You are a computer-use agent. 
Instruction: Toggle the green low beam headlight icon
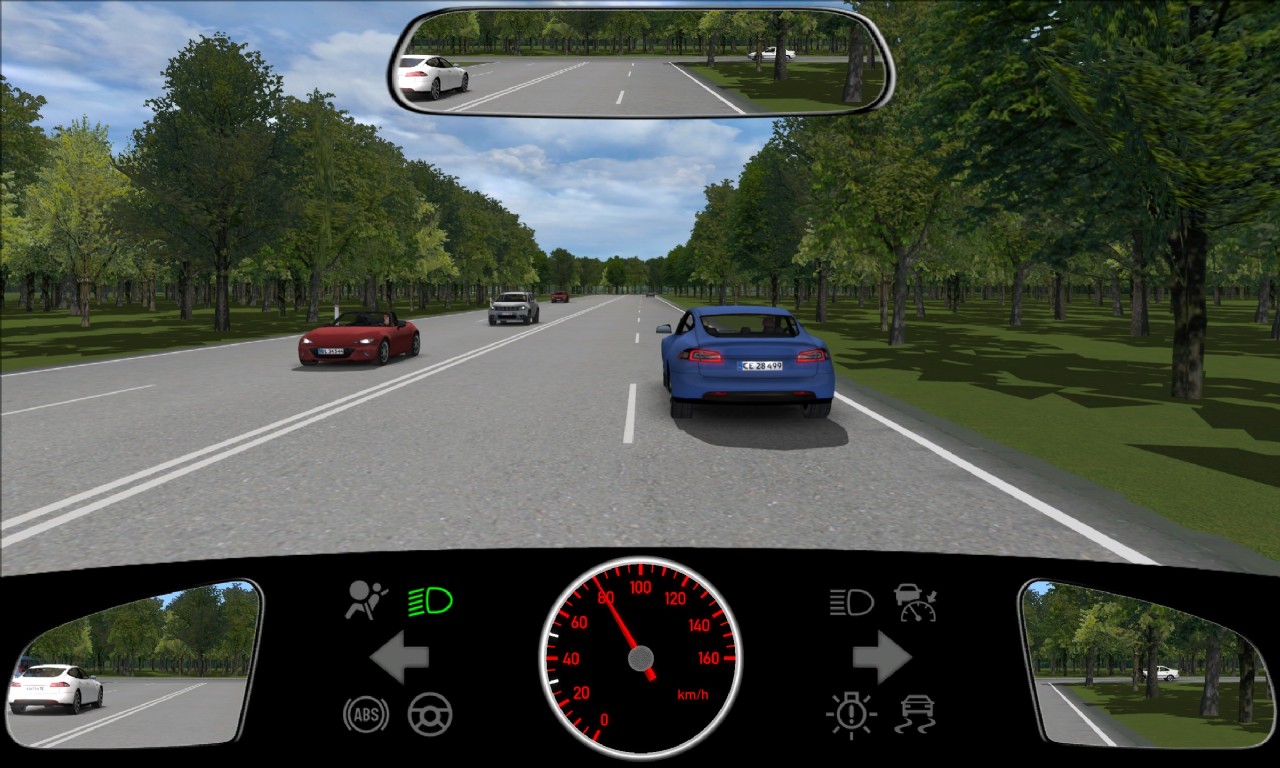pyautogui.click(x=430, y=601)
